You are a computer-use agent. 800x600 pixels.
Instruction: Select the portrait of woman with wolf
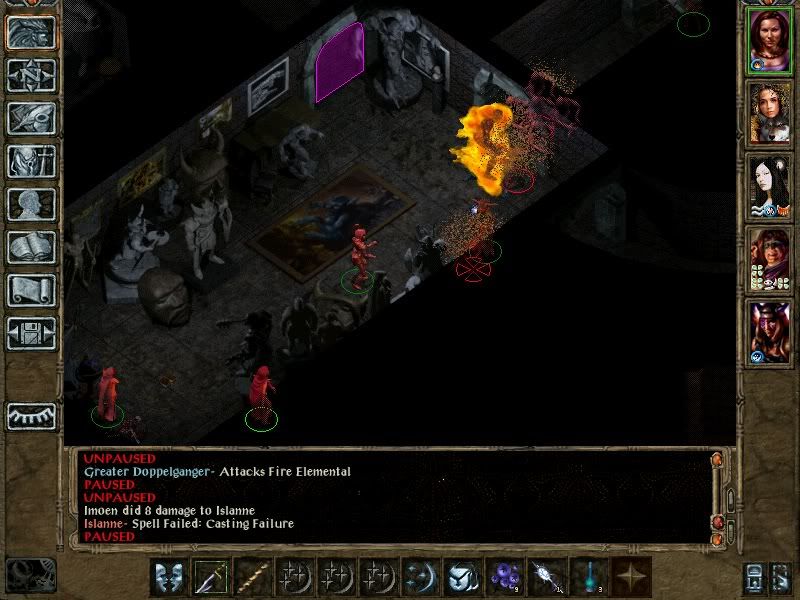tap(769, 113)
